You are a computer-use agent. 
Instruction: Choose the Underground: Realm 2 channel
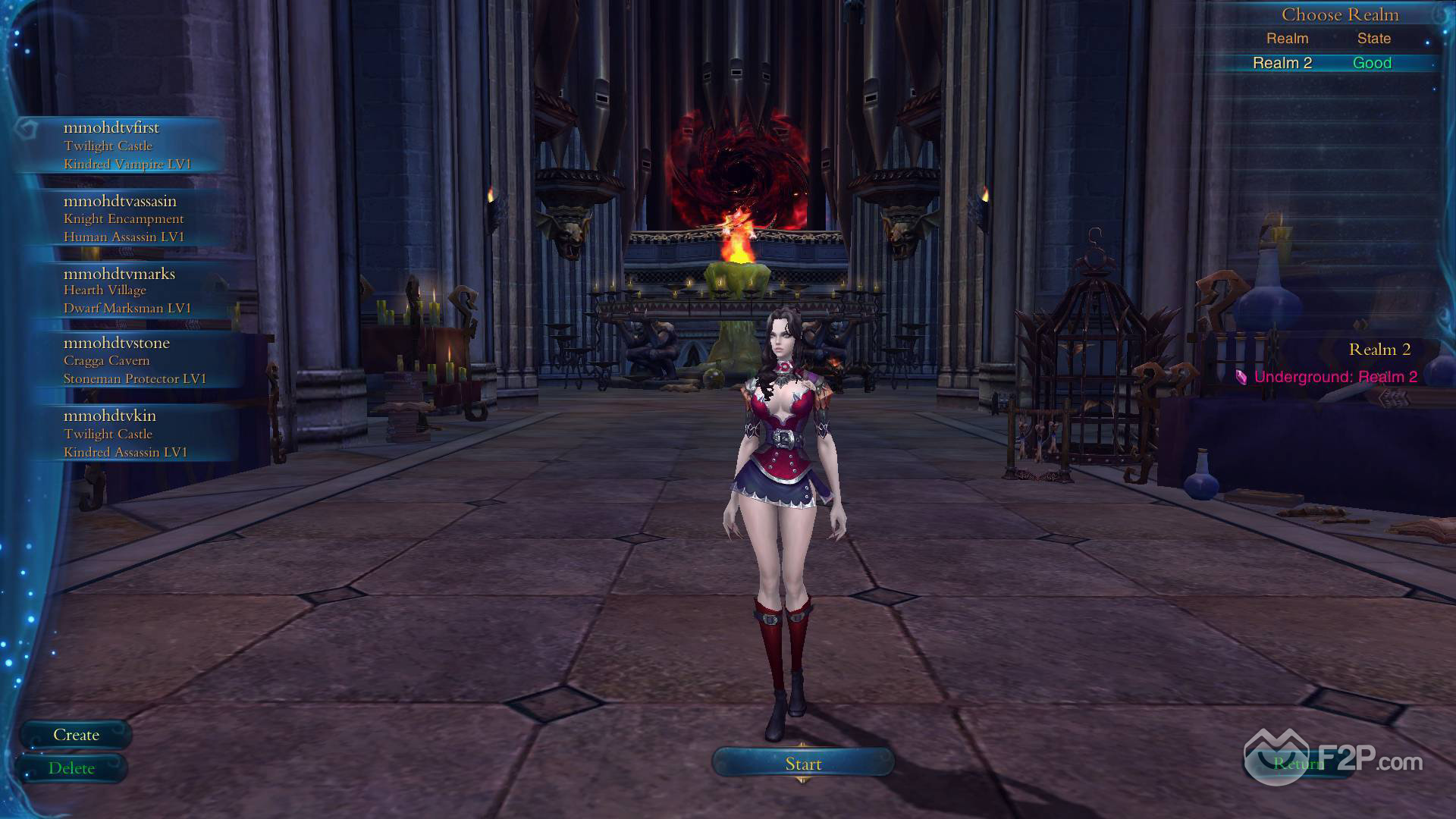[1335, 377]
